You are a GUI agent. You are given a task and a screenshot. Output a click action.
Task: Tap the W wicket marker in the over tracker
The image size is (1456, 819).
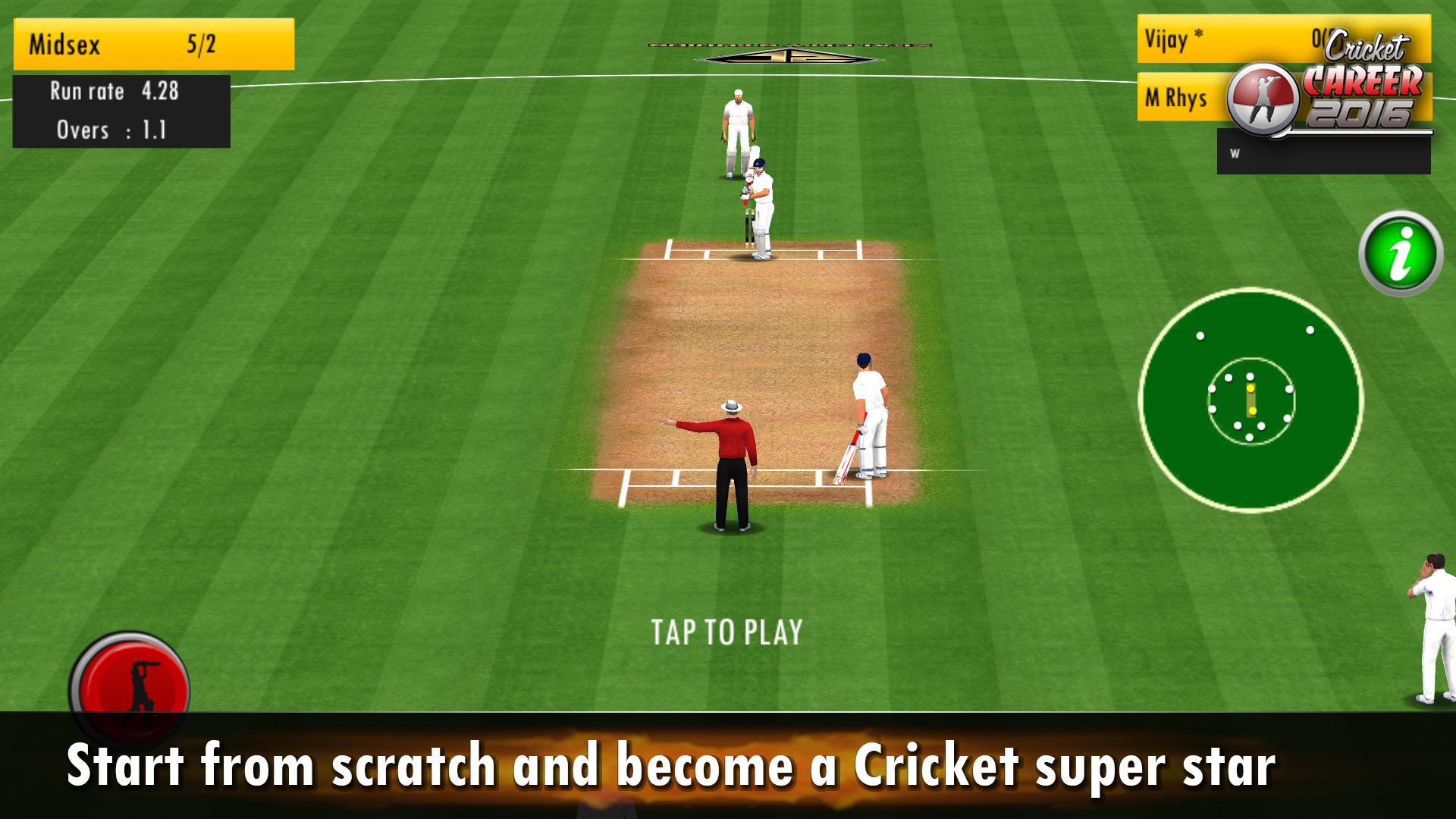pos(1236,152)
